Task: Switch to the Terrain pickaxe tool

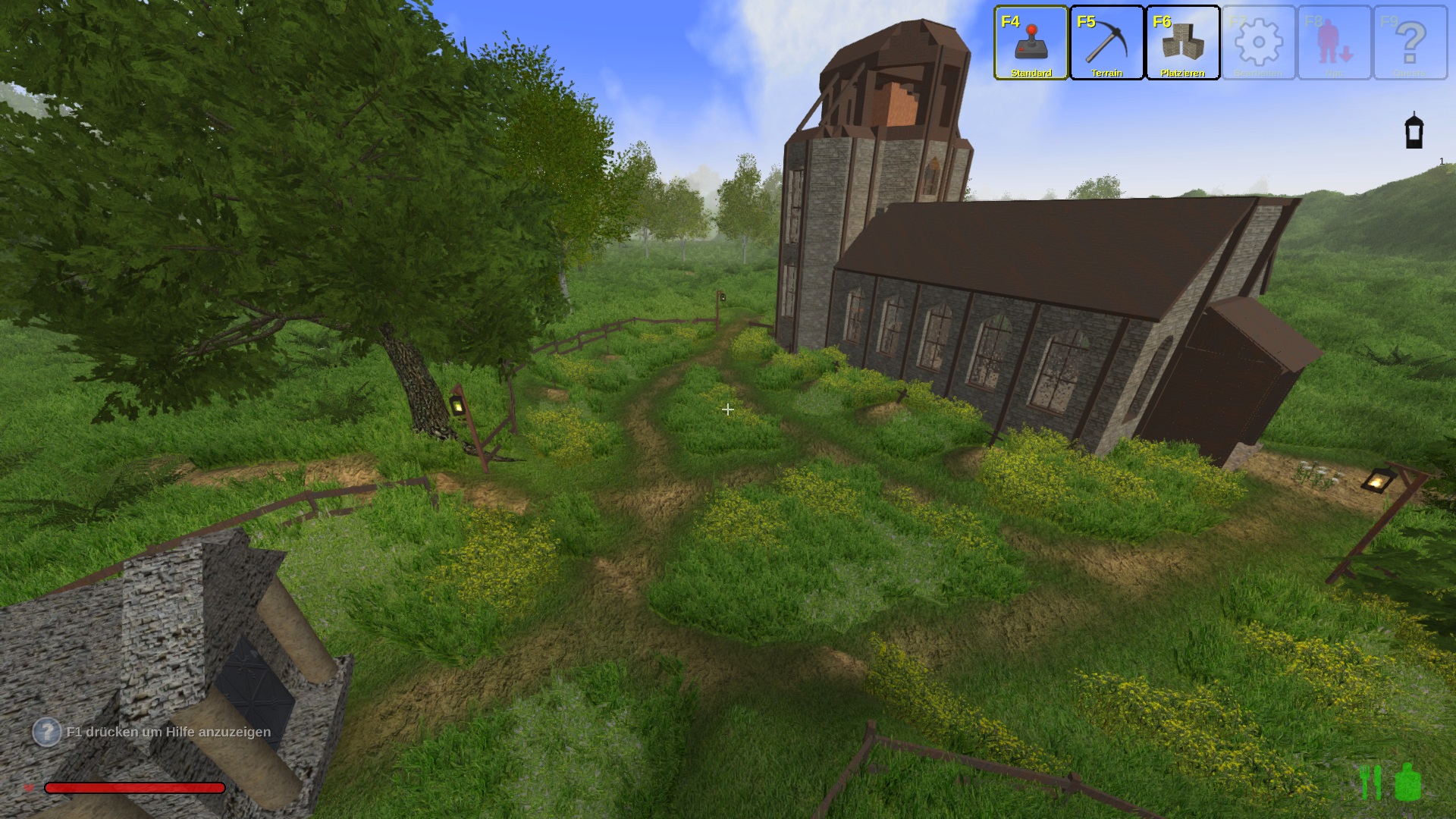Action: 1106,42
